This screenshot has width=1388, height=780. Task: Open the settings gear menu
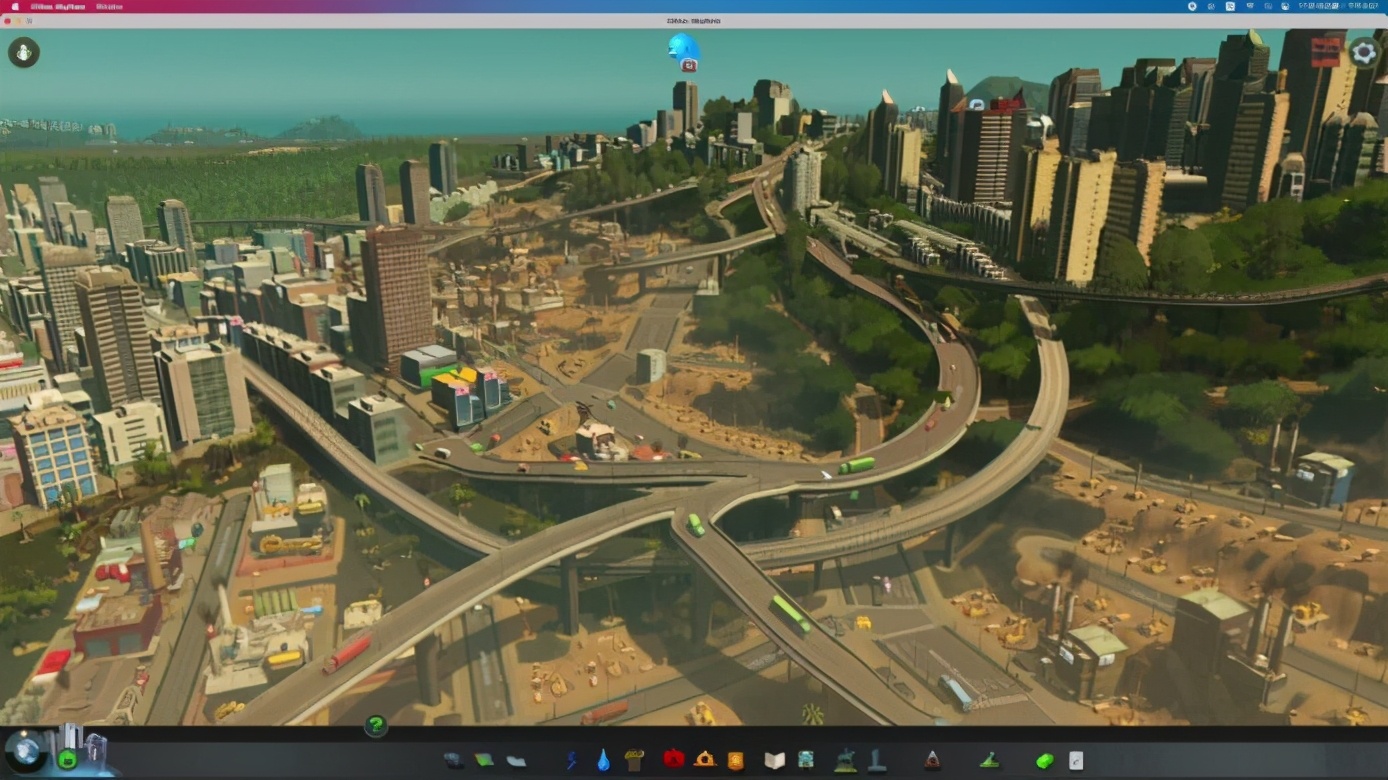[x=1364, y=52]
